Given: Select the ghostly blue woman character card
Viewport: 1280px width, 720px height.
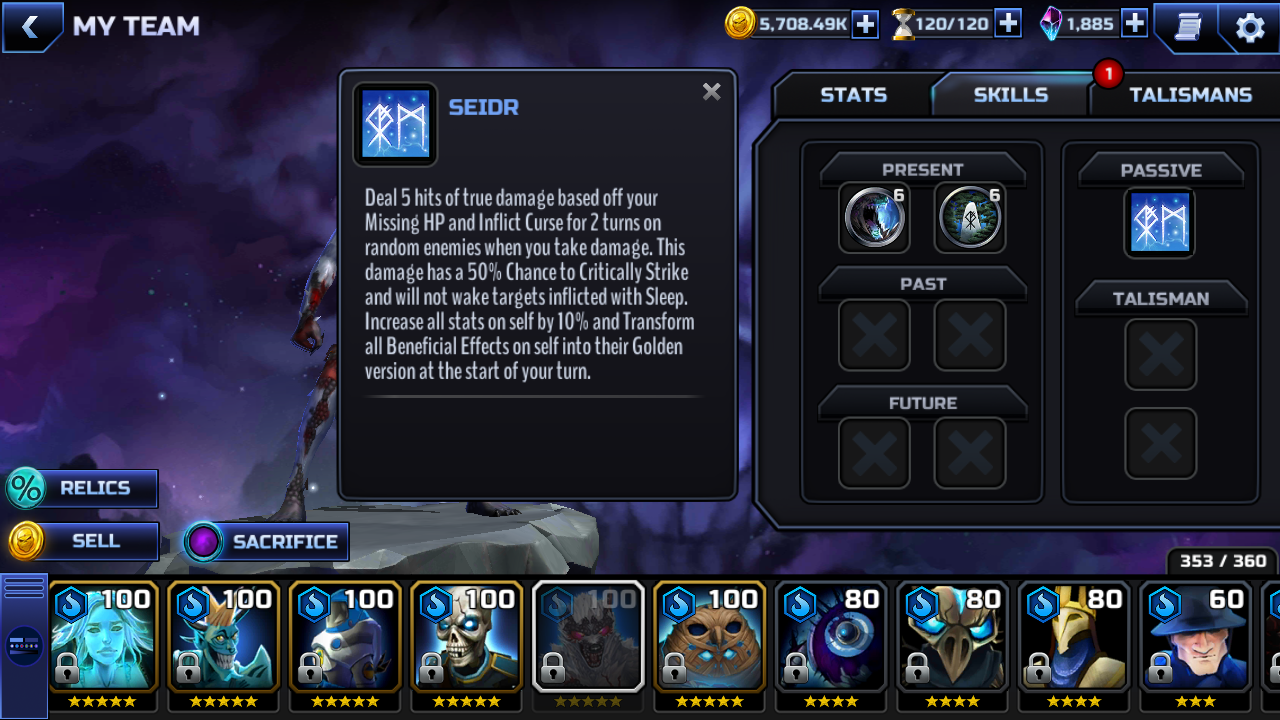Looking at the screenshot, I should click(103, 637).
